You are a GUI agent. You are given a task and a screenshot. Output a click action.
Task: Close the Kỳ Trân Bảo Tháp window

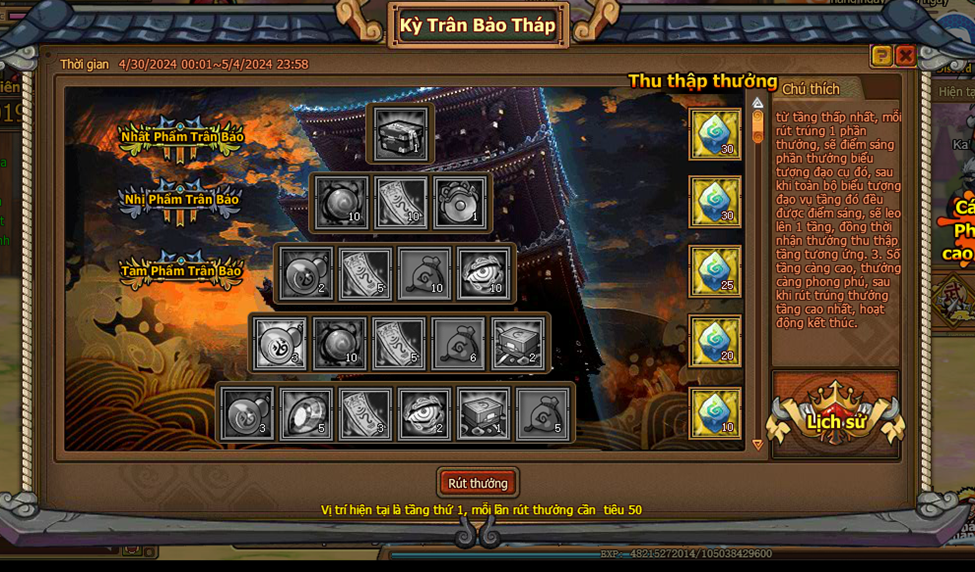(905, 56)
